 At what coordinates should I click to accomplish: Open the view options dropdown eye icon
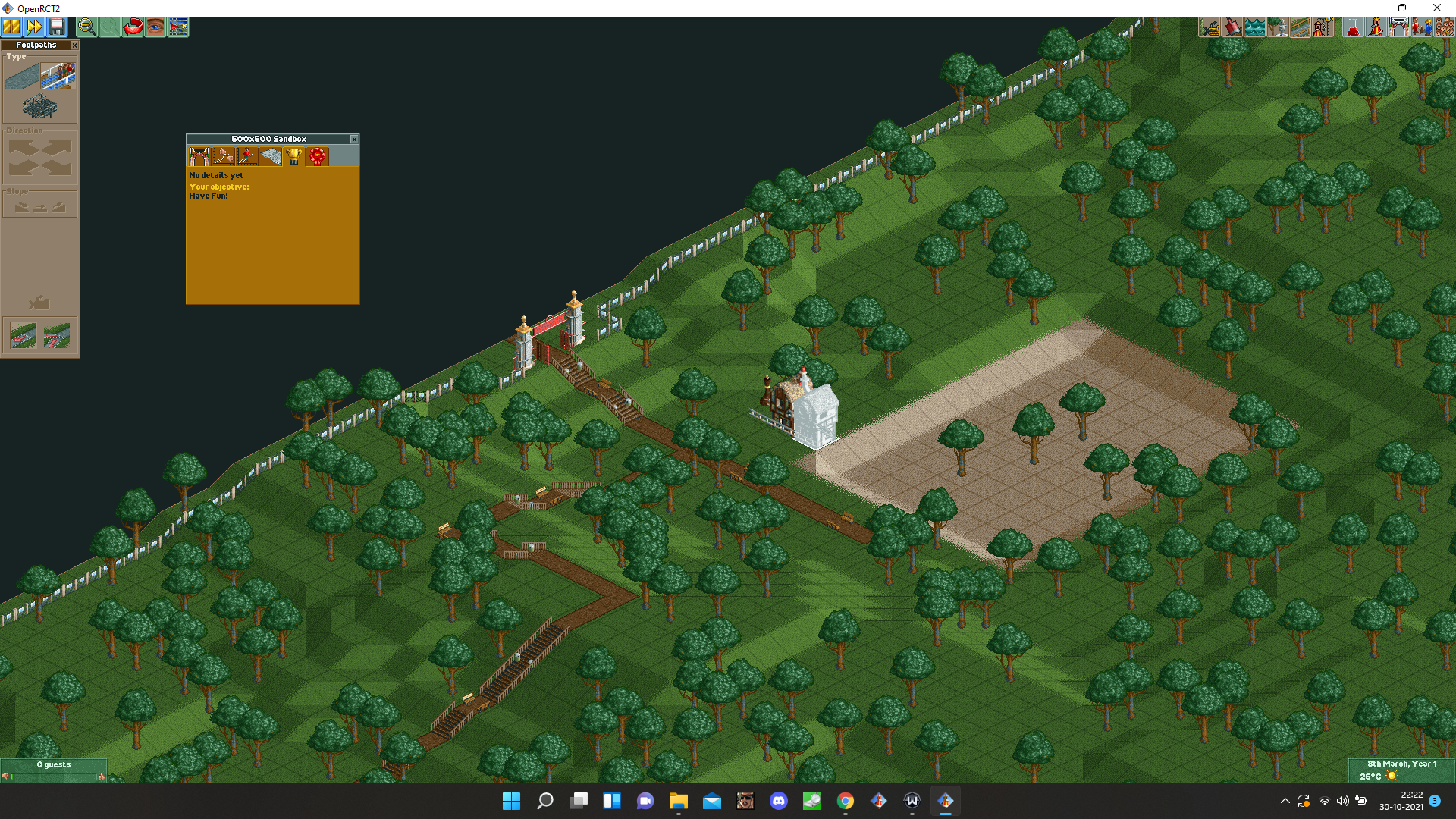click(x=155, y=27)
